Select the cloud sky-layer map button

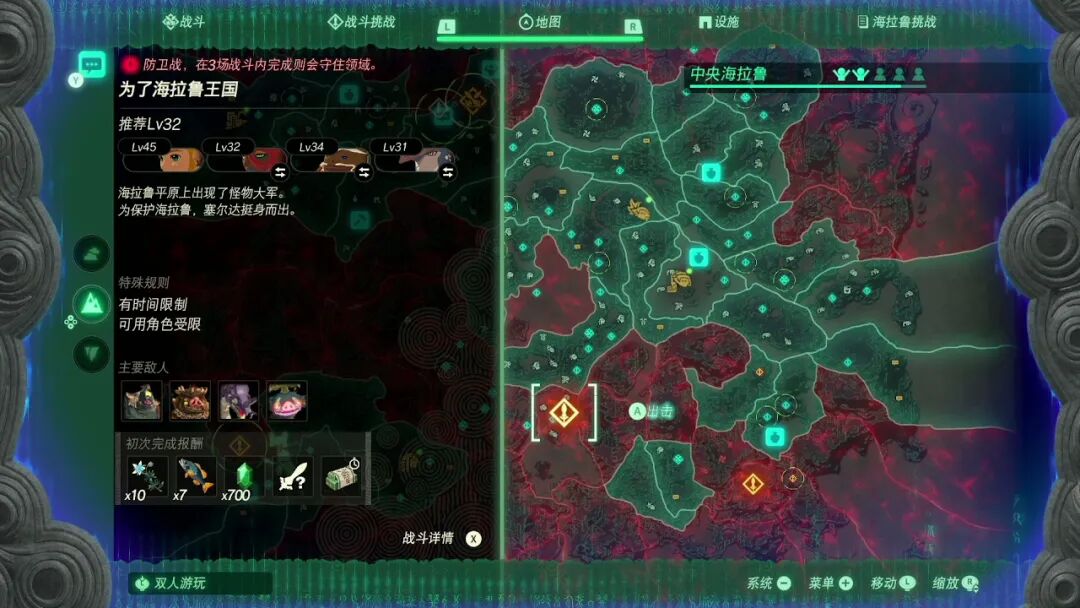click(92, 253)
